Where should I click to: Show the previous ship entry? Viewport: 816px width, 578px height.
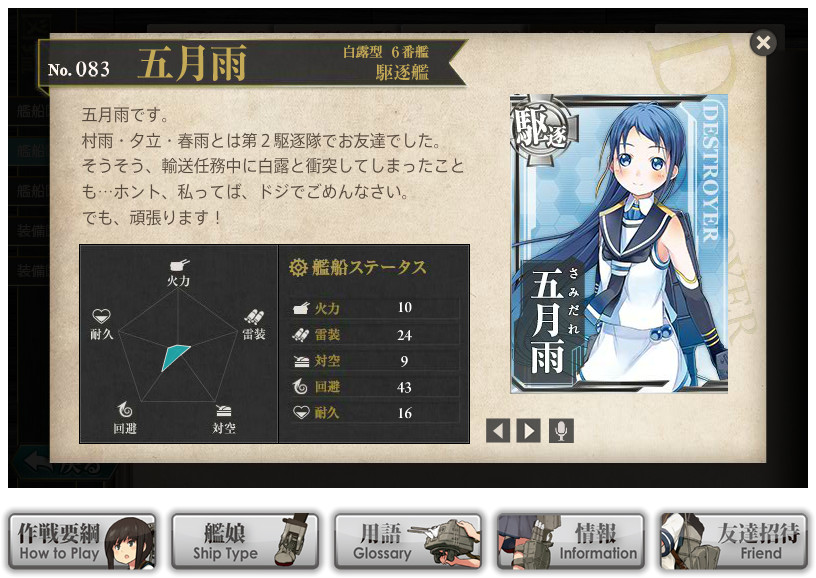(x=498, y=431)
